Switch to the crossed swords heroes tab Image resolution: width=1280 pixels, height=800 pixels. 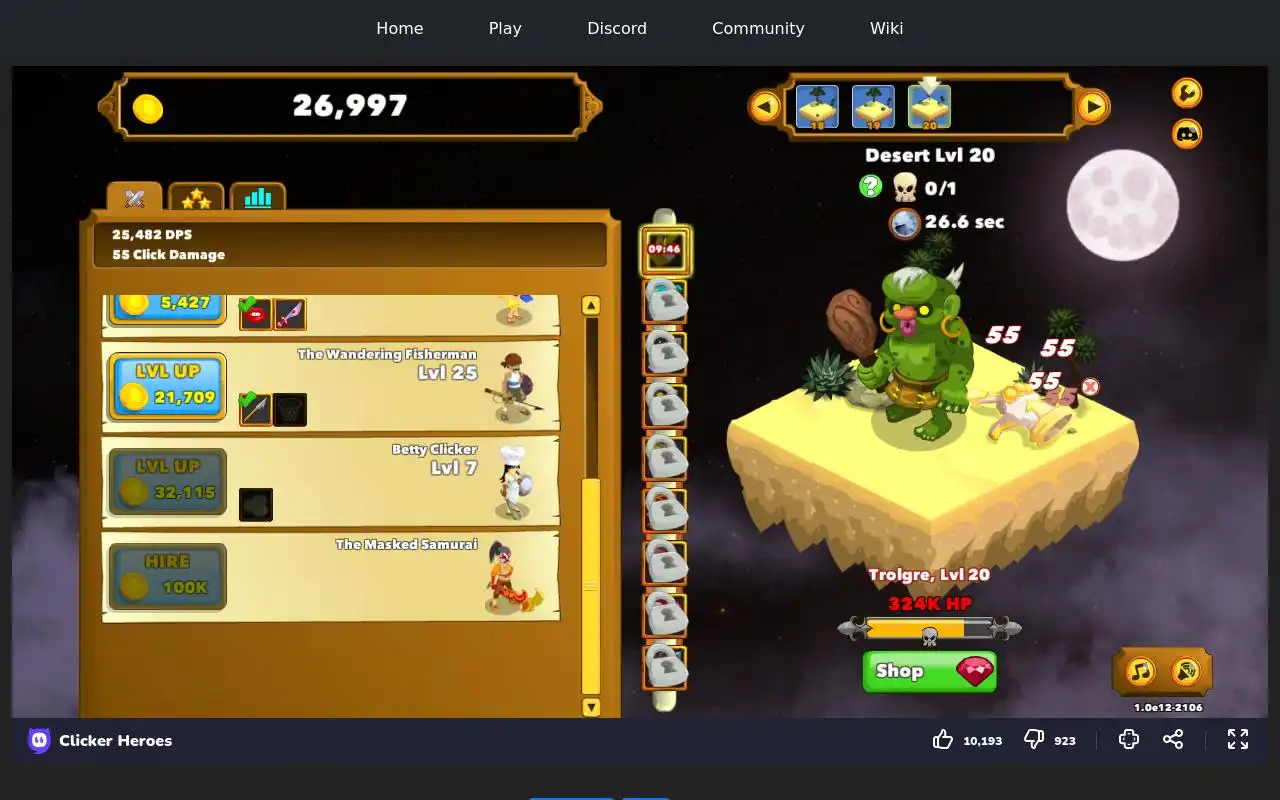135,198
